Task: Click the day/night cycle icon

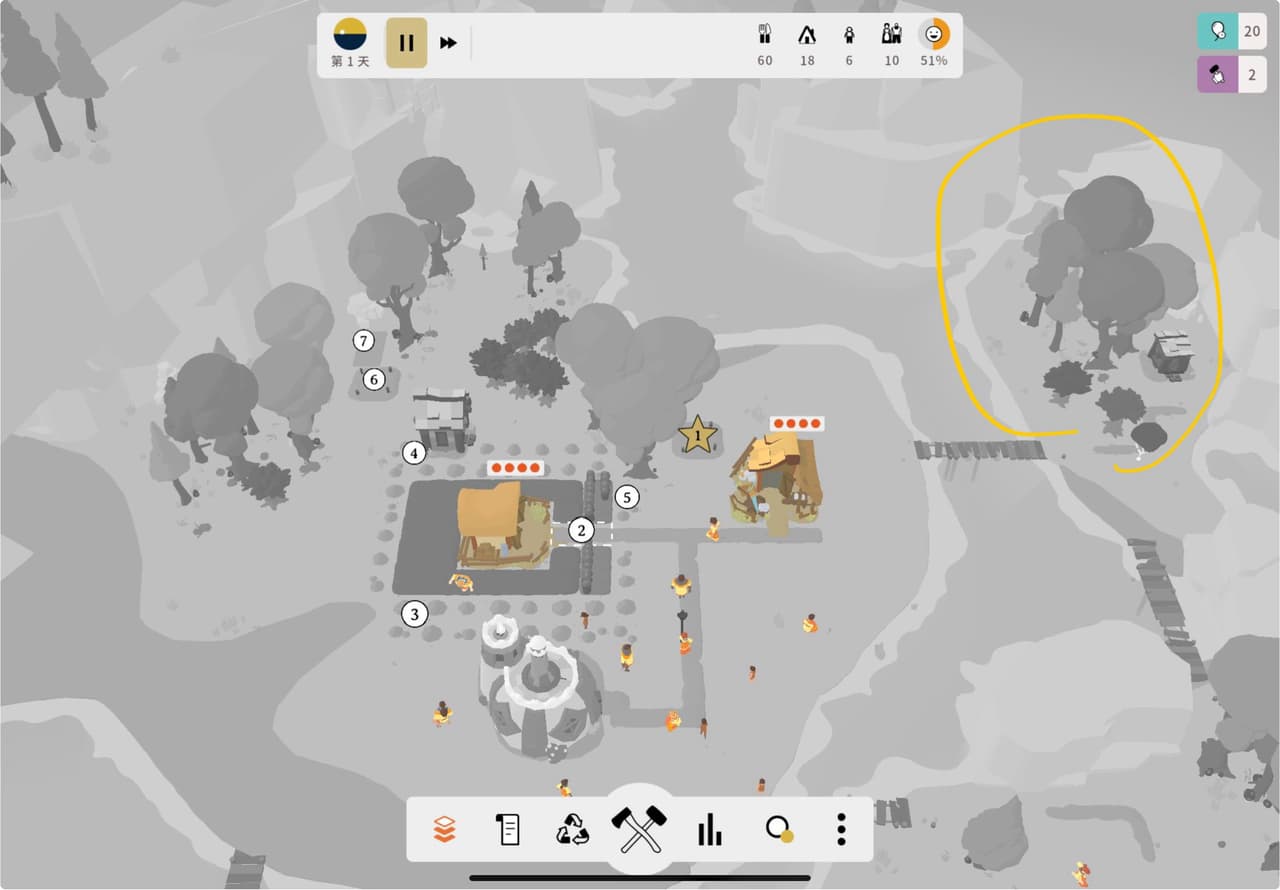Action: tap(350, 34)
